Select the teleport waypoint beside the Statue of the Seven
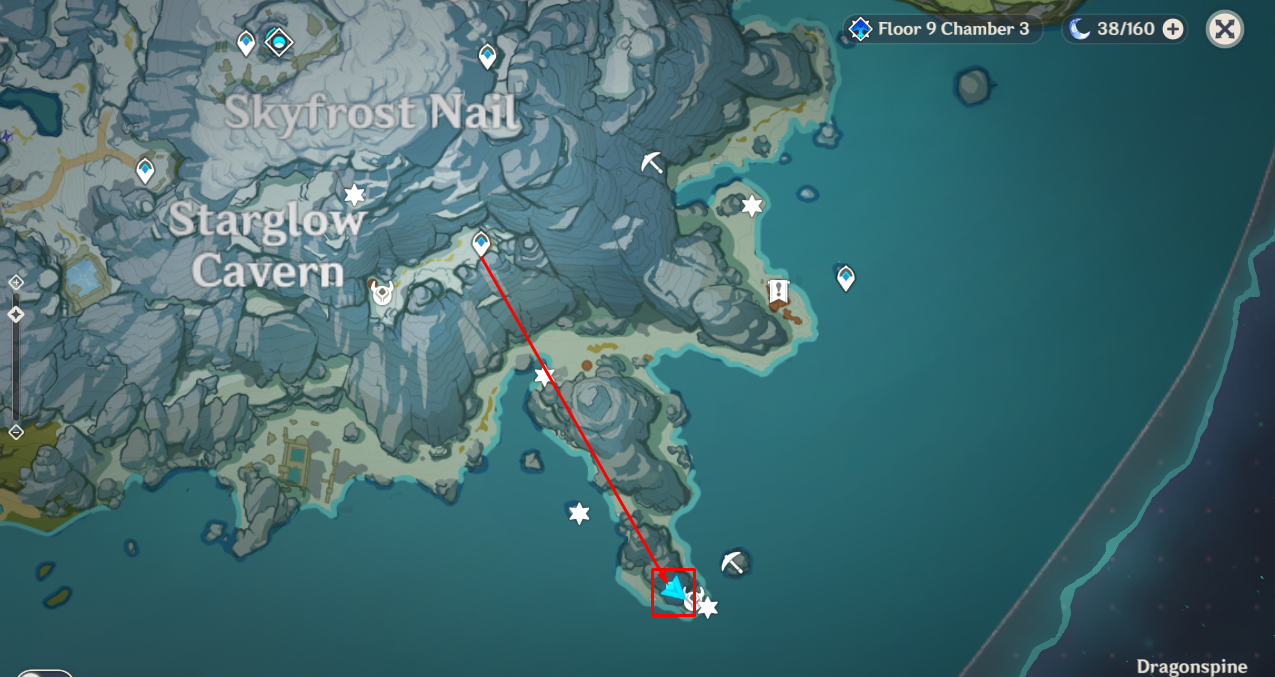 tap(246, 43)
